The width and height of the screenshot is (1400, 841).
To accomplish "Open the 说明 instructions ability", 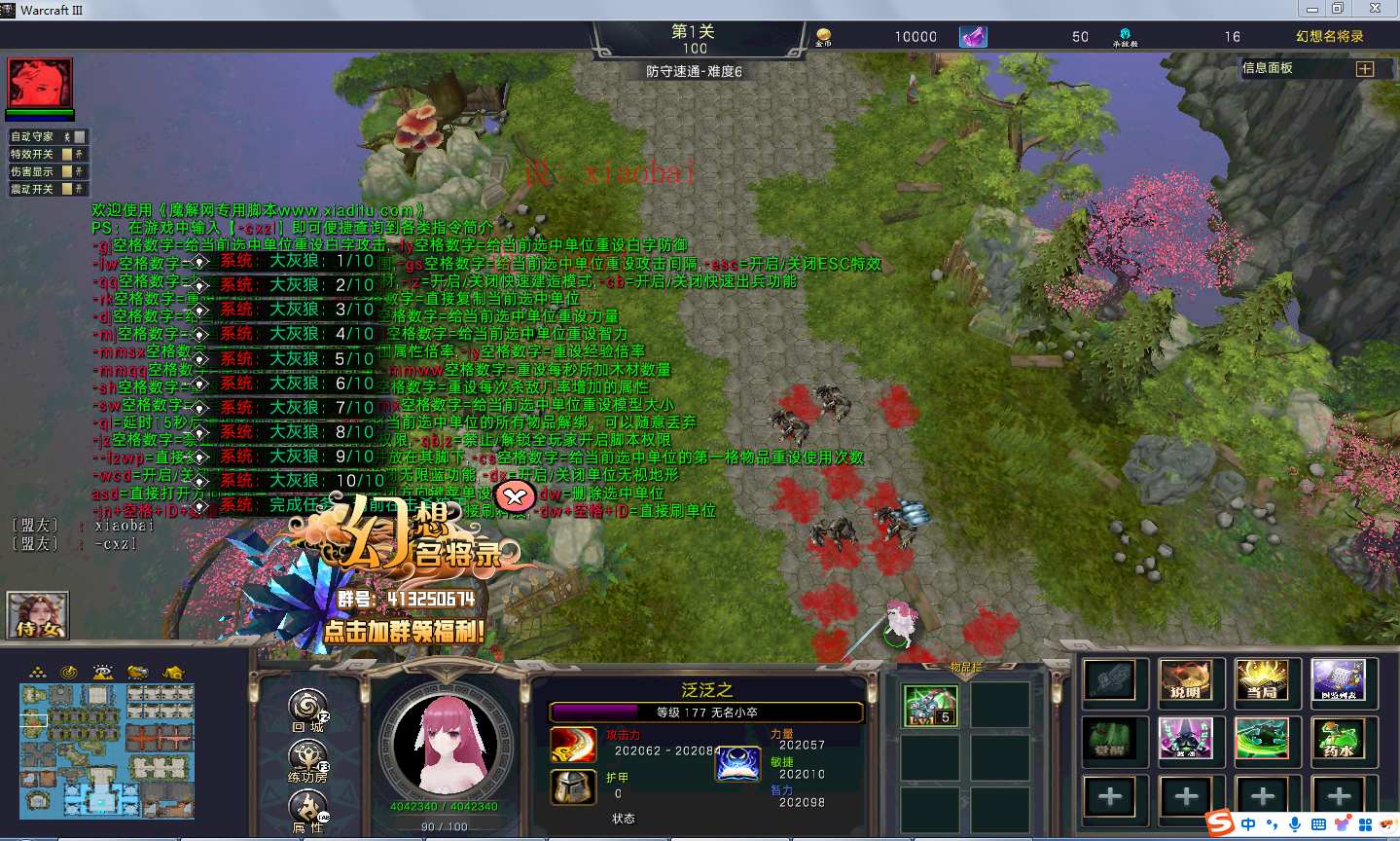I will (1185, 680).
